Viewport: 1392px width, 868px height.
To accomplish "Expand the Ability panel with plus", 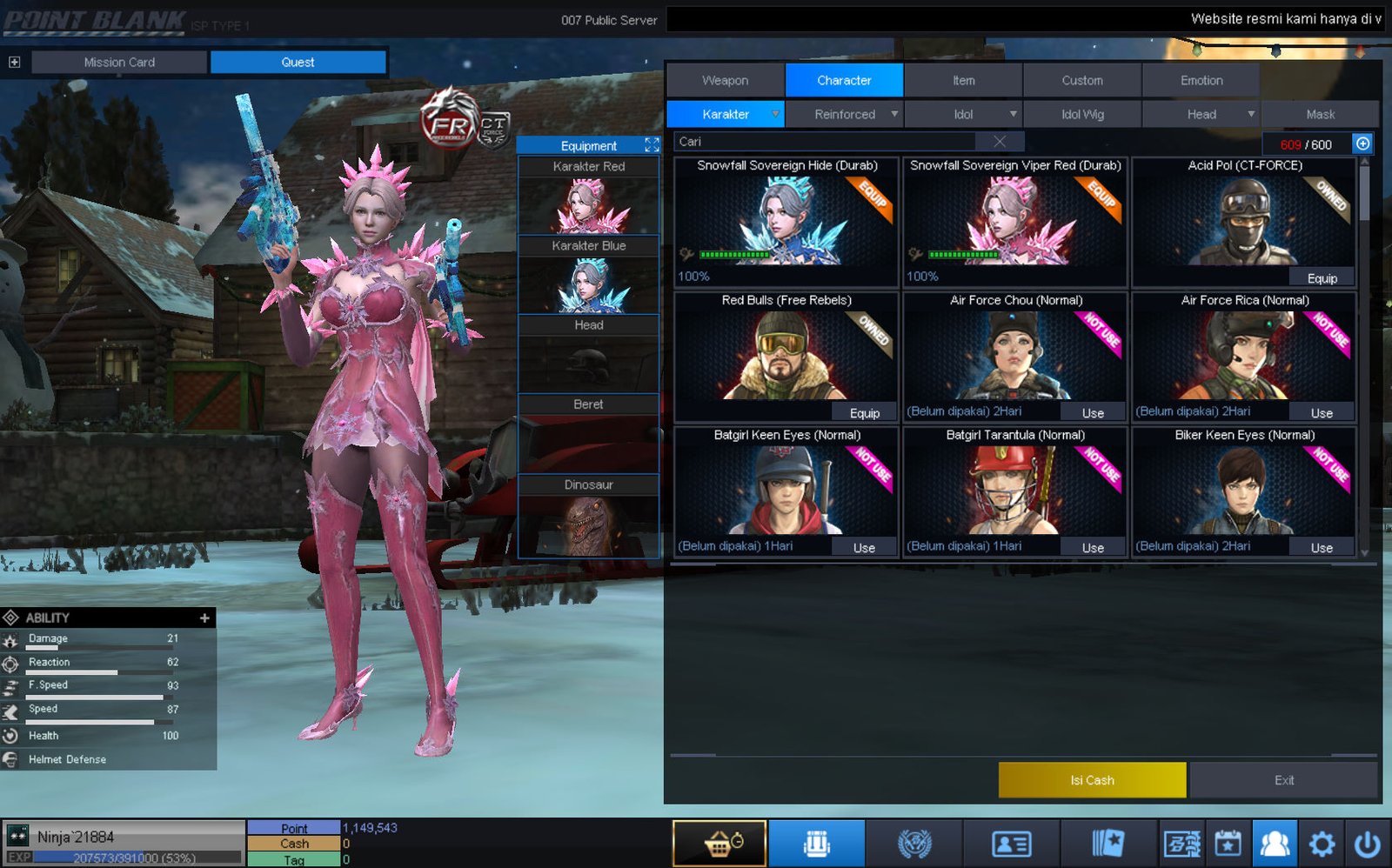I will tap(204, 618).
